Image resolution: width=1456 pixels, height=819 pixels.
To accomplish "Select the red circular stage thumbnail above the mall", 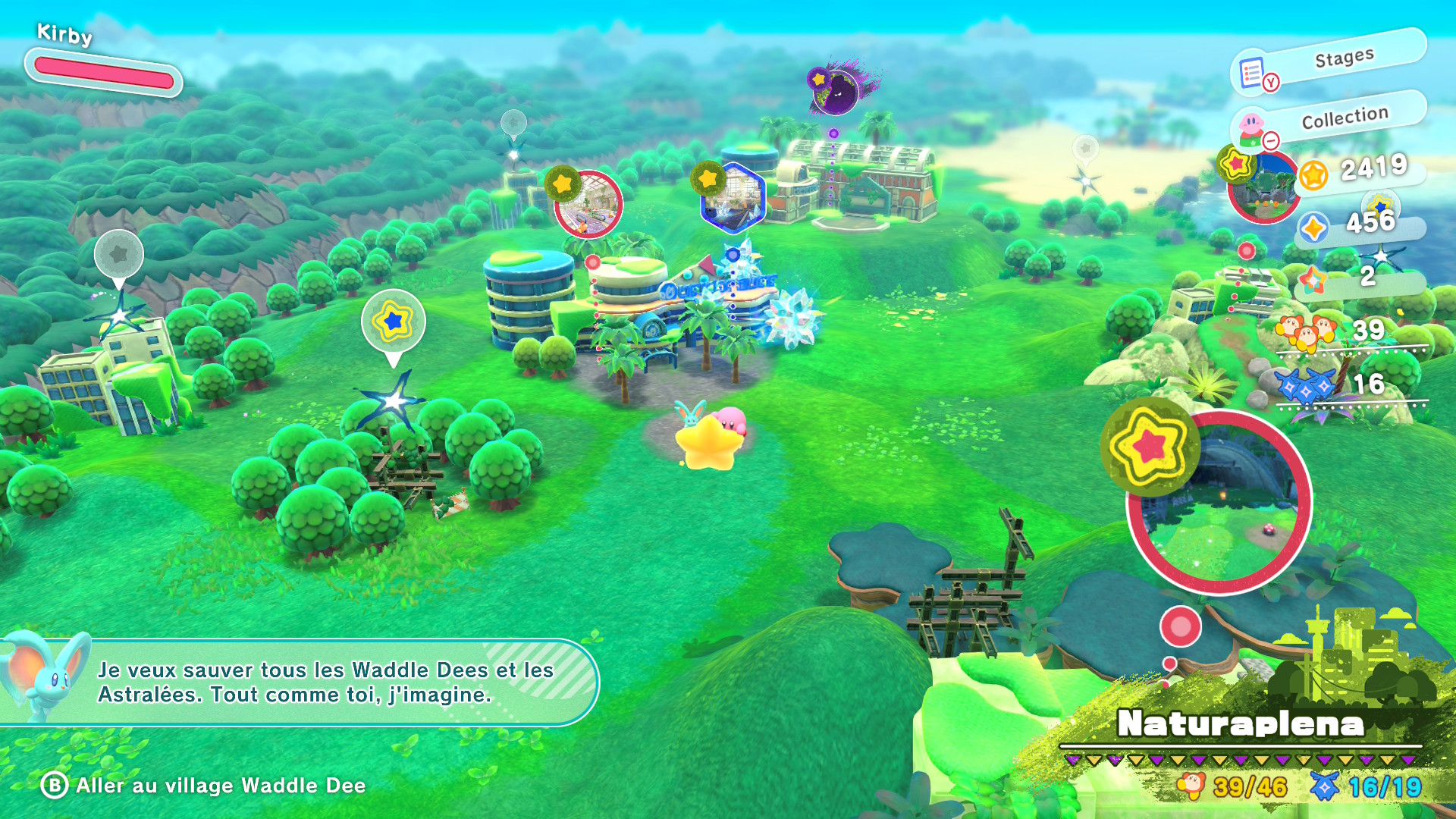I will tap(588, 204).
